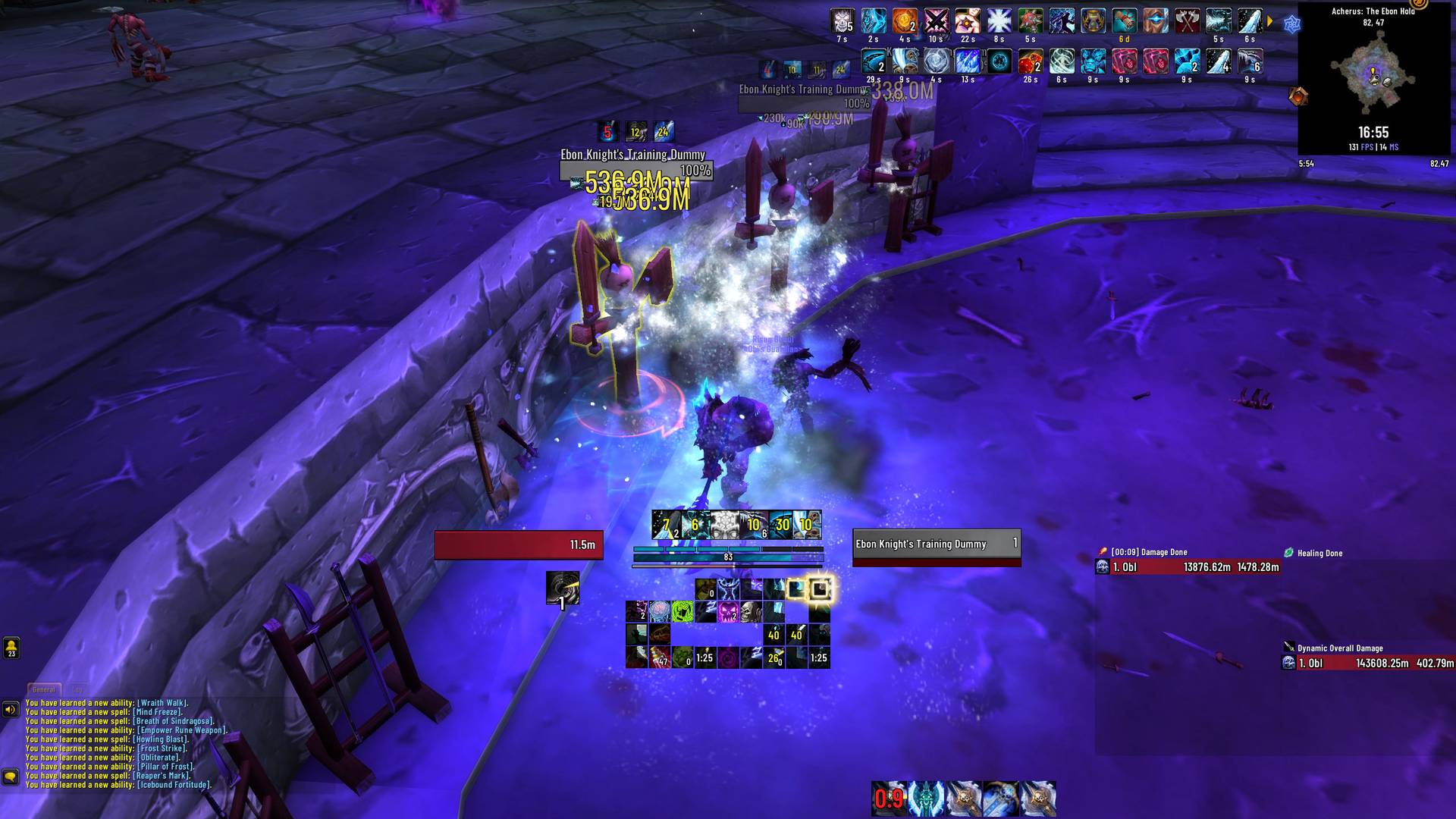The image size is (1456, 819).
Task: Use the potion icon showing 47 charges
Action: (661, 657)
